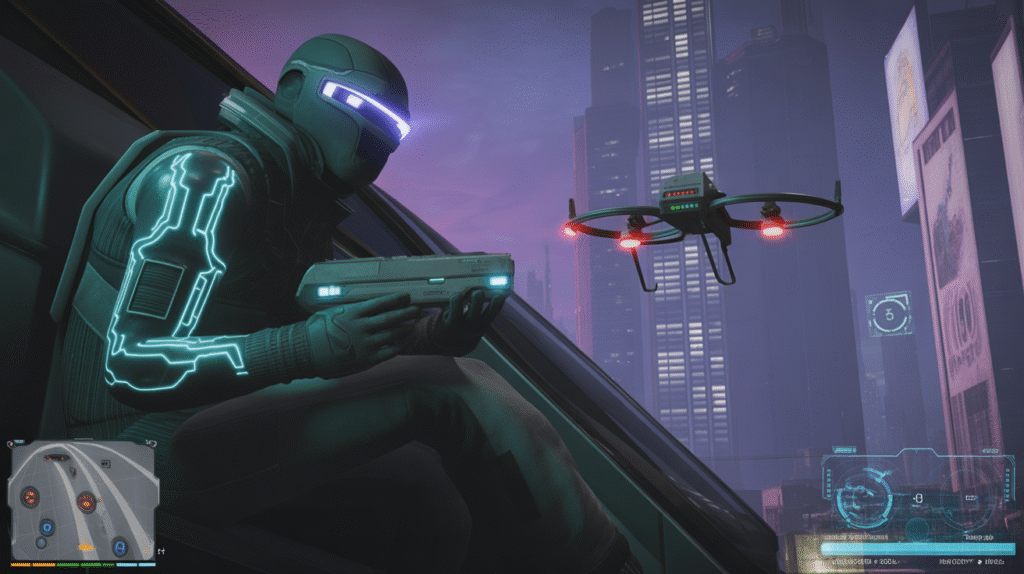Select the orange player arrow on minimap

pyautogui.click(x=87, y=547)
